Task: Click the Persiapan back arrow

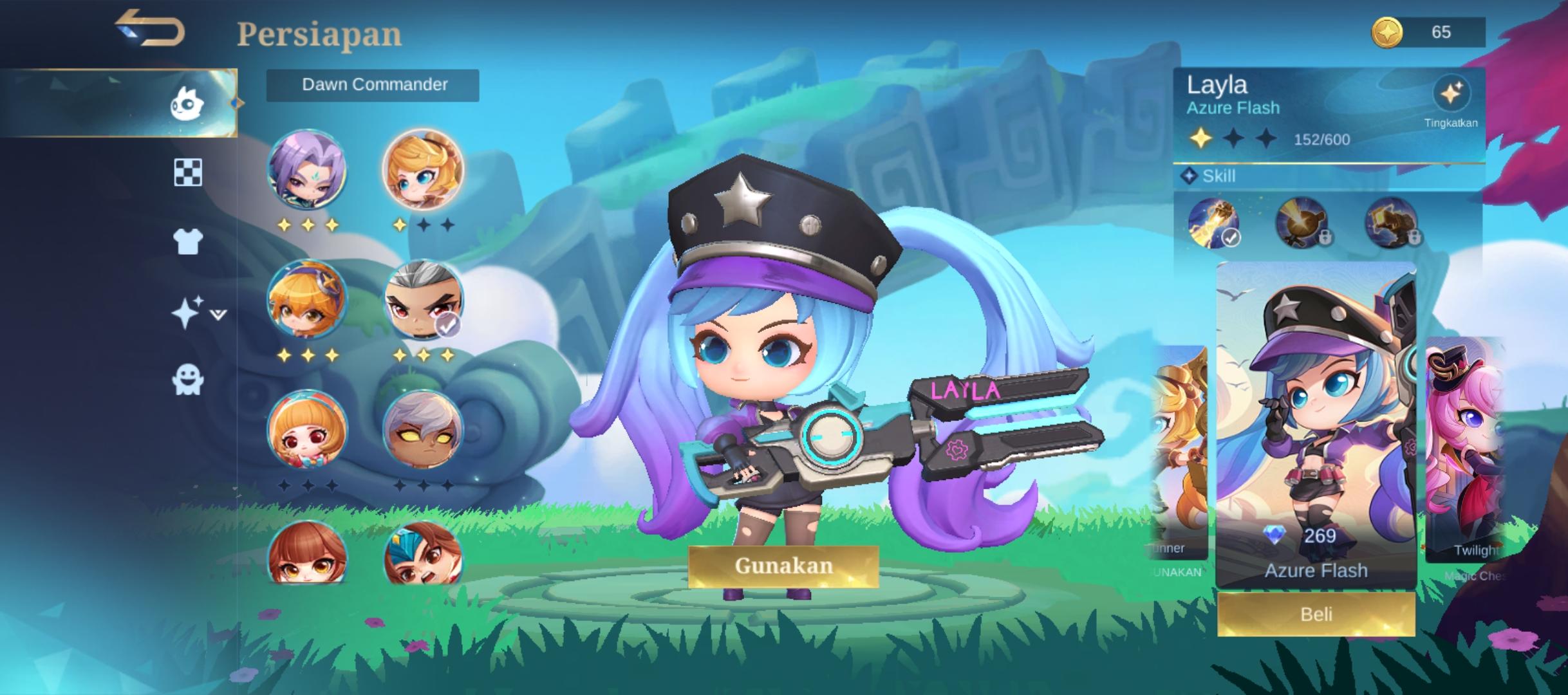Action: [x=151, y=30]
